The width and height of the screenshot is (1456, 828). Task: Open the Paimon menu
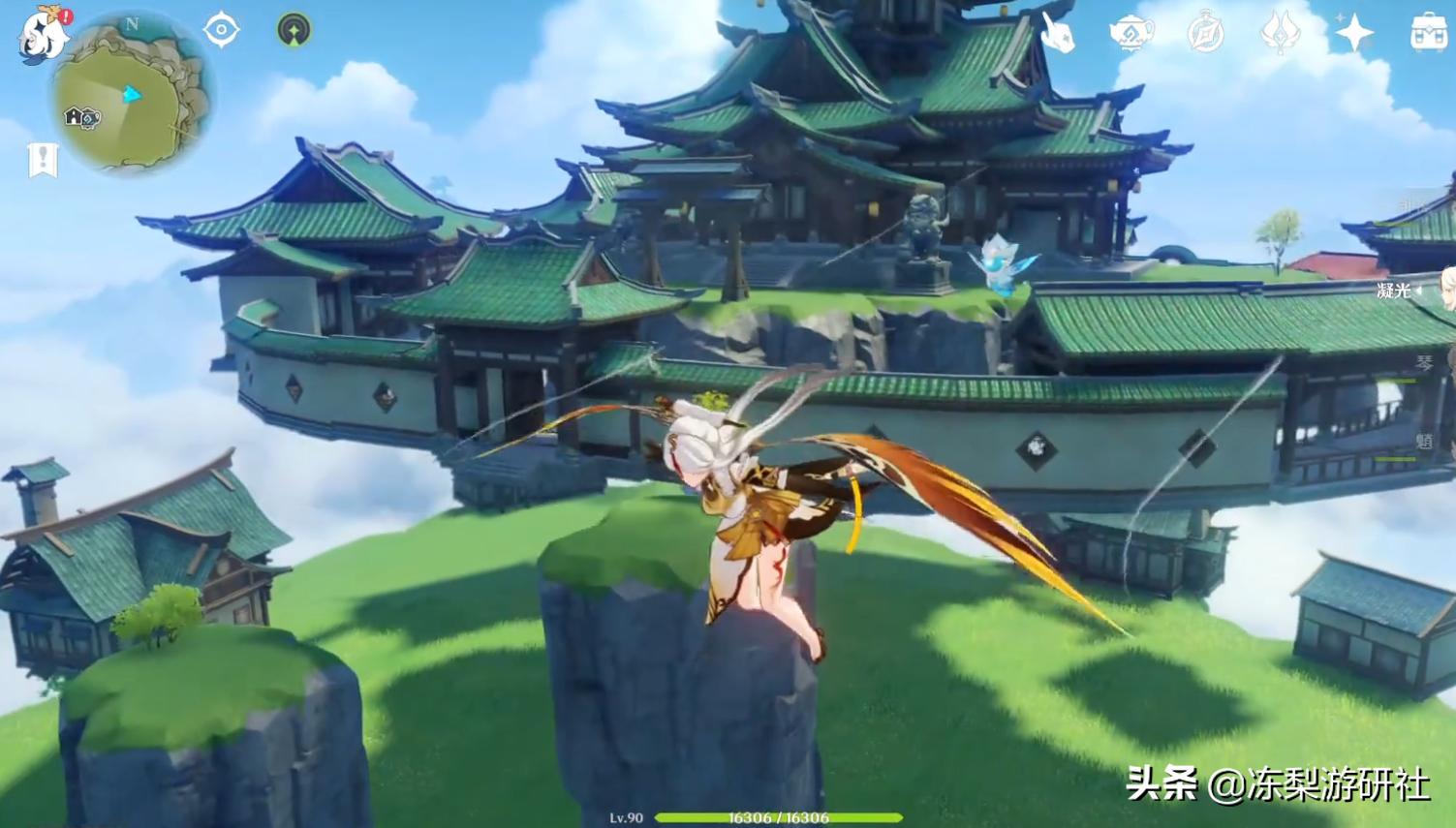pos(44,37)
